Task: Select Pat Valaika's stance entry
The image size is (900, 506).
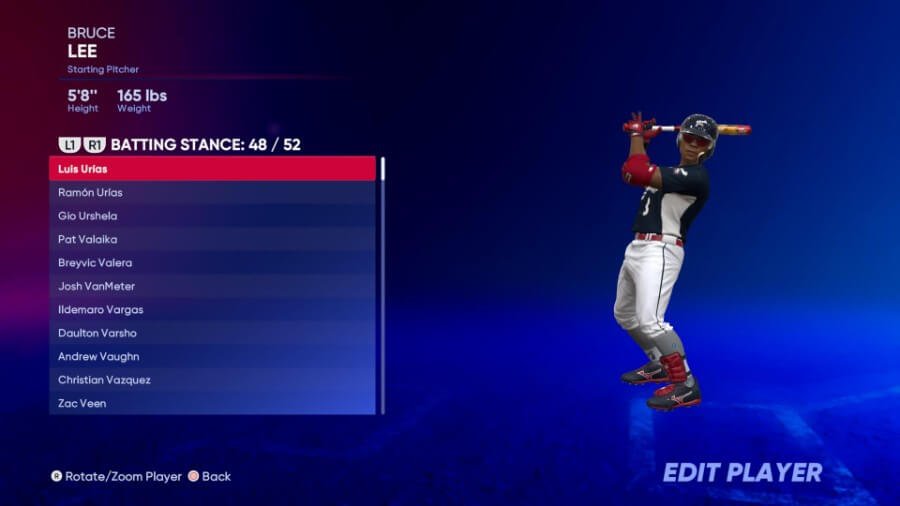Action: click(212, 239)
